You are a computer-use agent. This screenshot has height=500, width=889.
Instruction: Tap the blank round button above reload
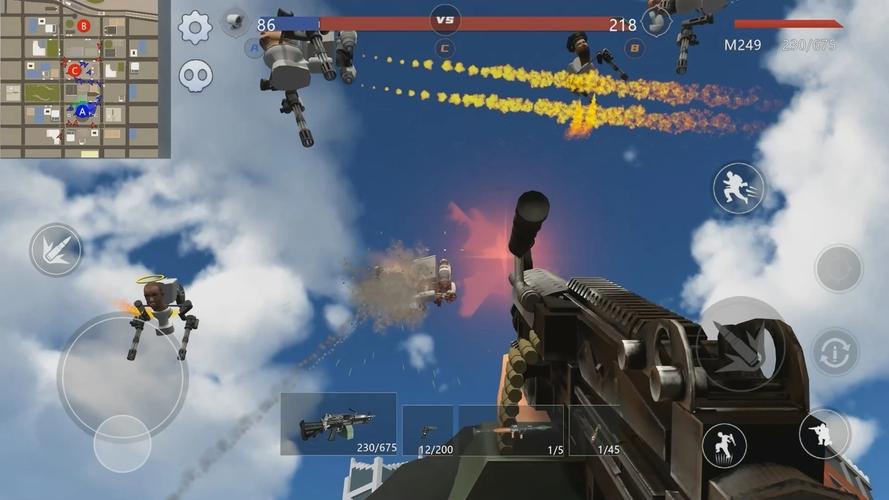pyautogui.click(x=838, y=268)
